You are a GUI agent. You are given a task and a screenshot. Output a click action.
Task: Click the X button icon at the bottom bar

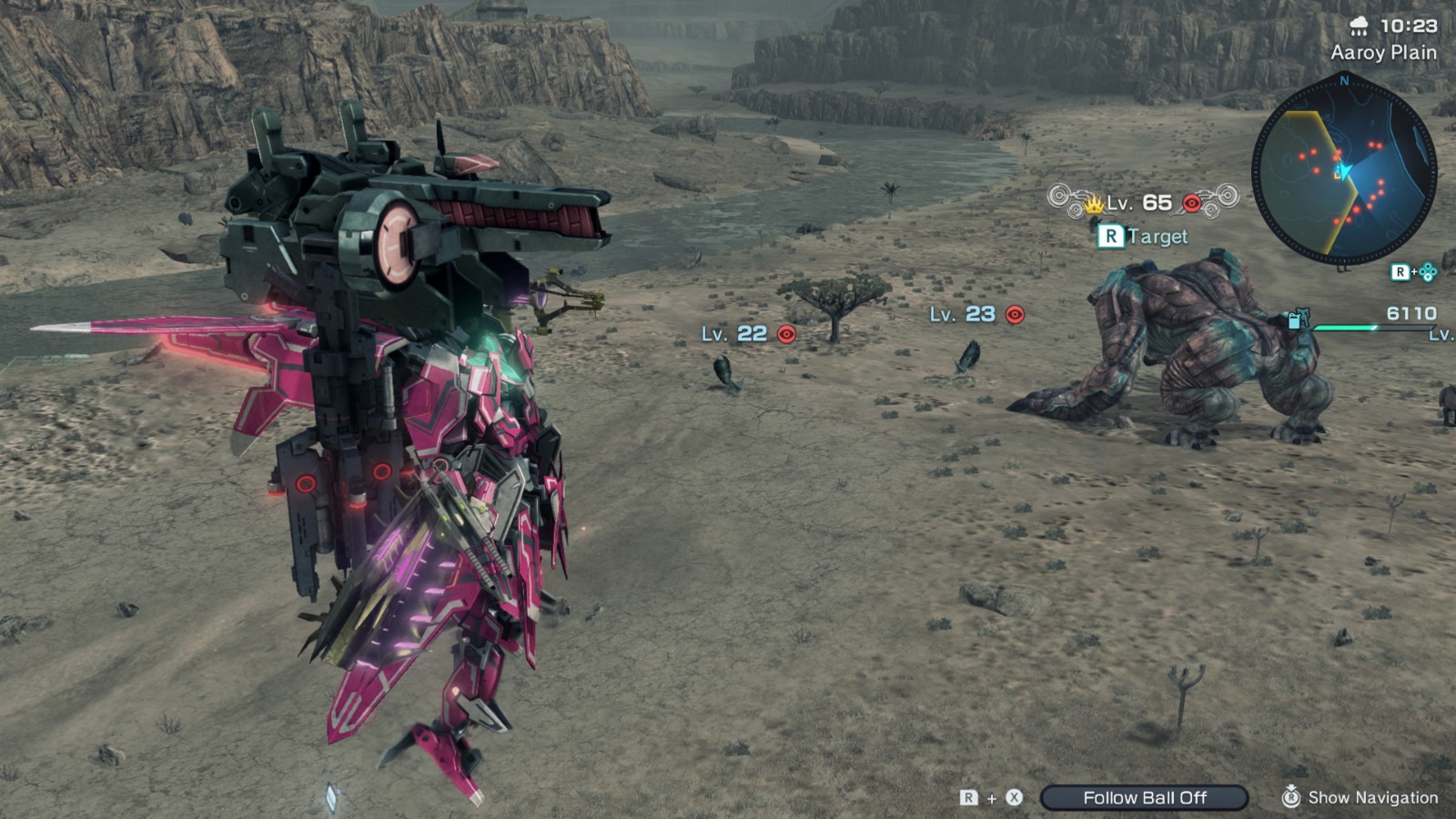(1013, 797)
